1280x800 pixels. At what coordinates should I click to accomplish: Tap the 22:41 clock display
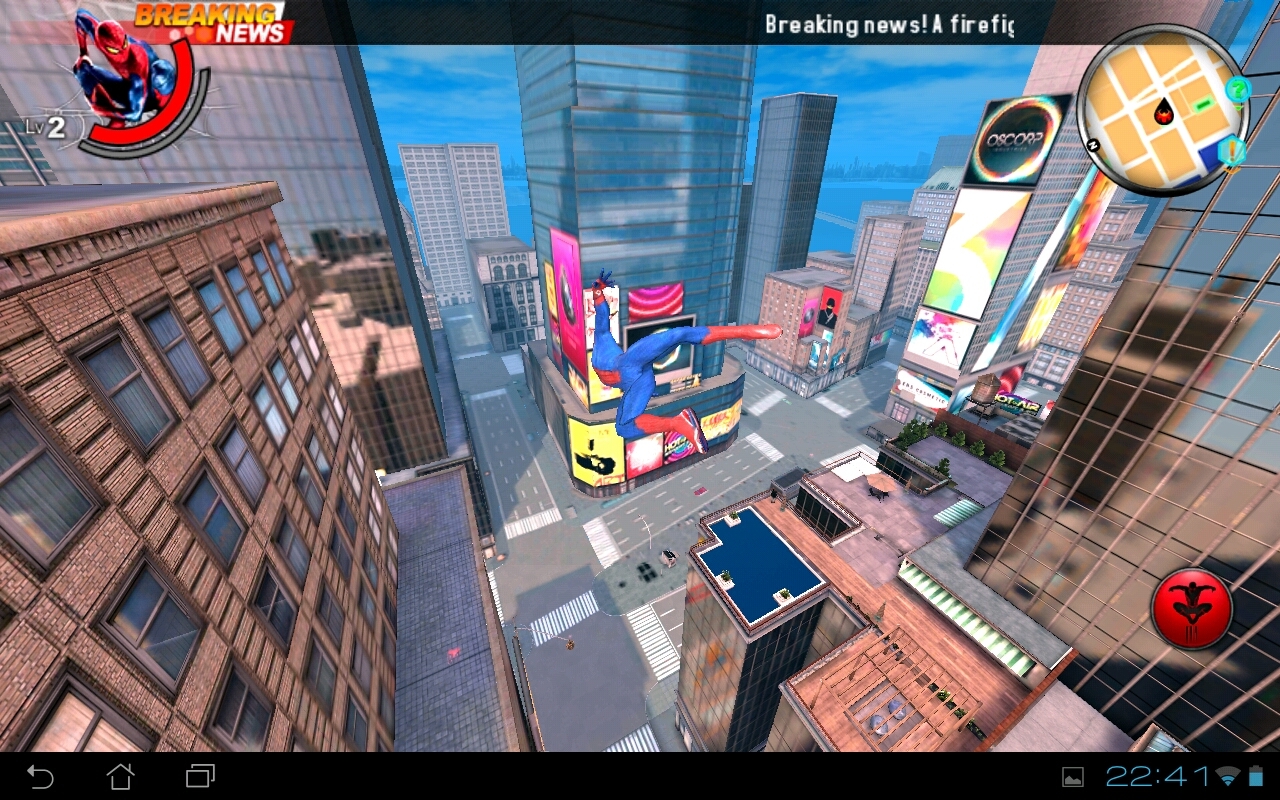[x=1160, y=778]
